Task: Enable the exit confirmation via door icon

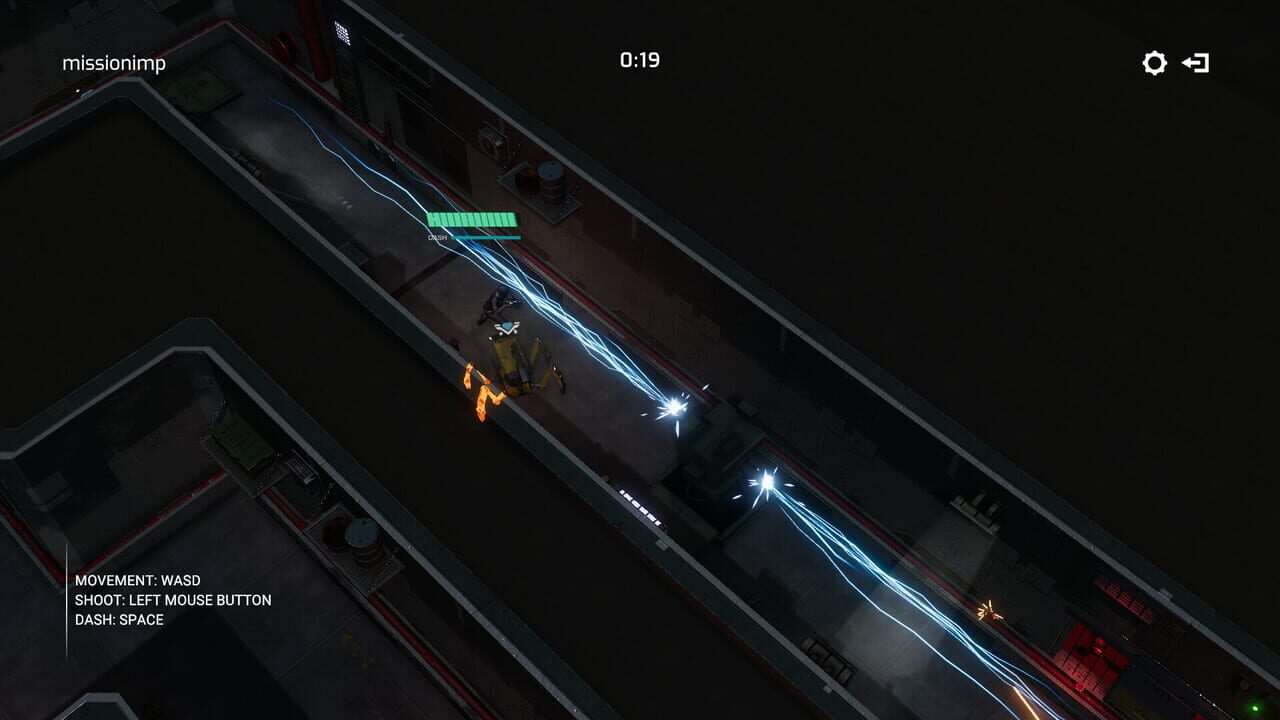Action: click(x=1196, y=62)
